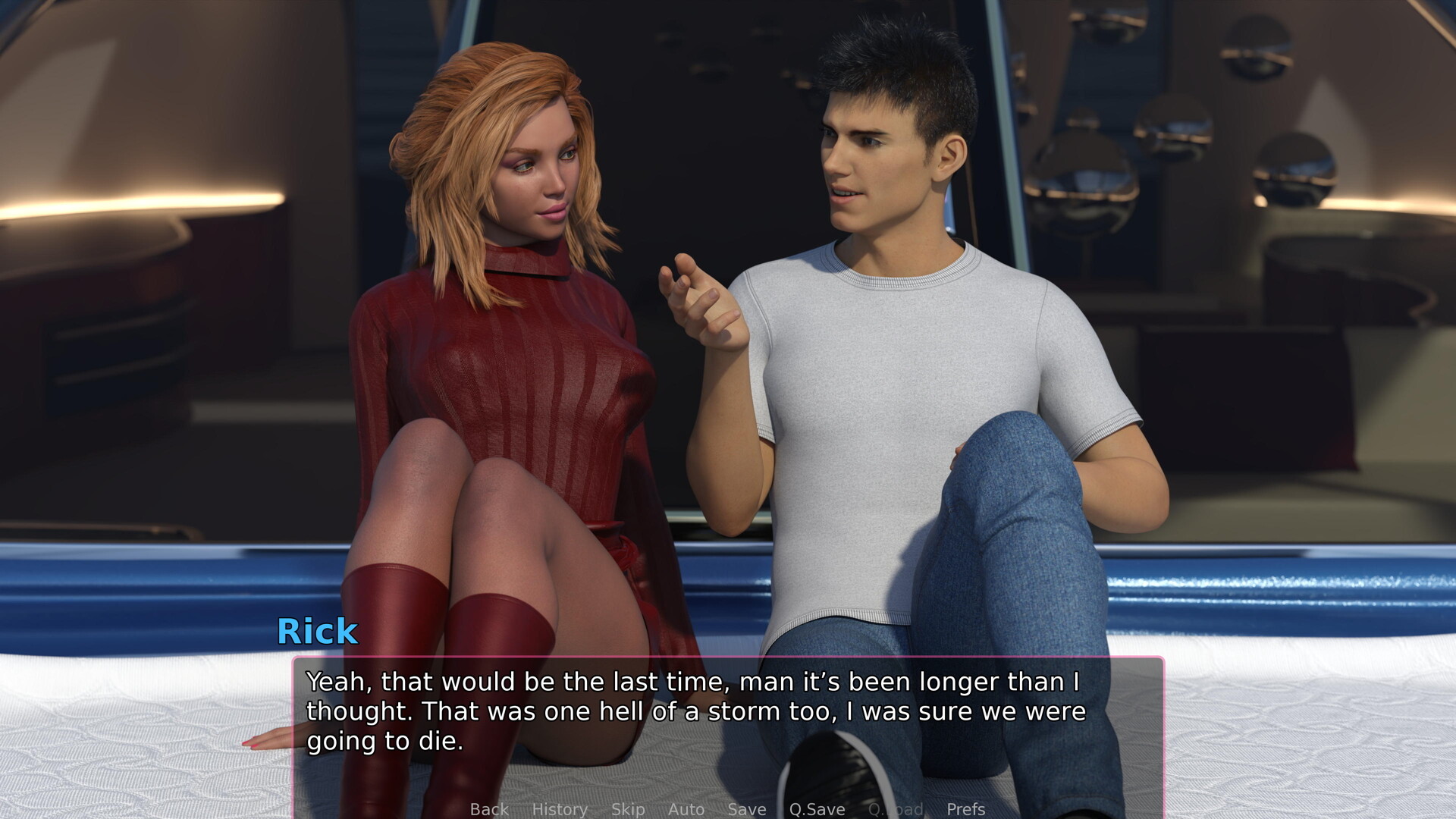Rewind to the previous dialogue with Back
This screenshot has height=819, width=1456.
click(x=488, y=809)
